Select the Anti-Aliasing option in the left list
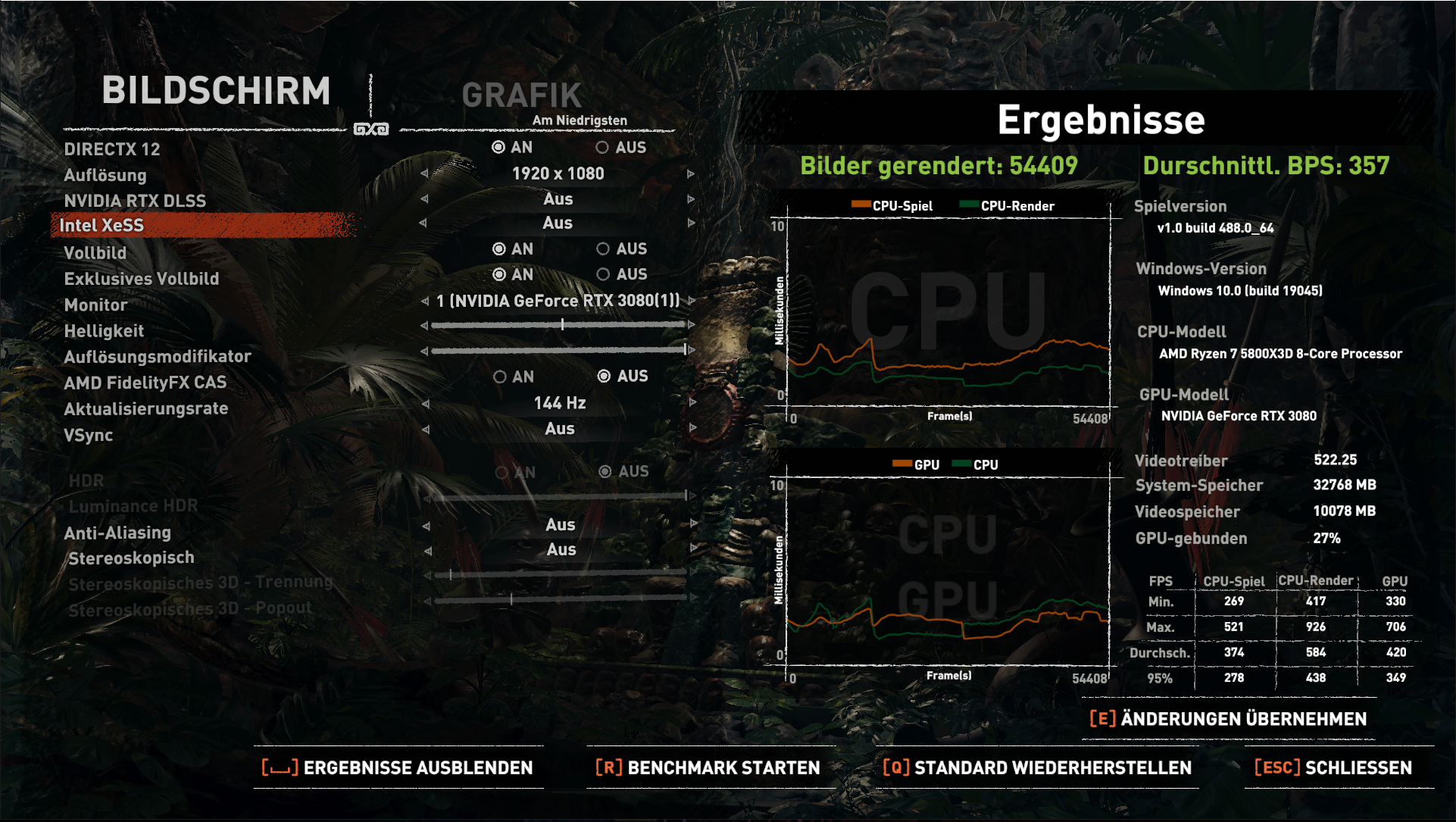 [117, 533]
